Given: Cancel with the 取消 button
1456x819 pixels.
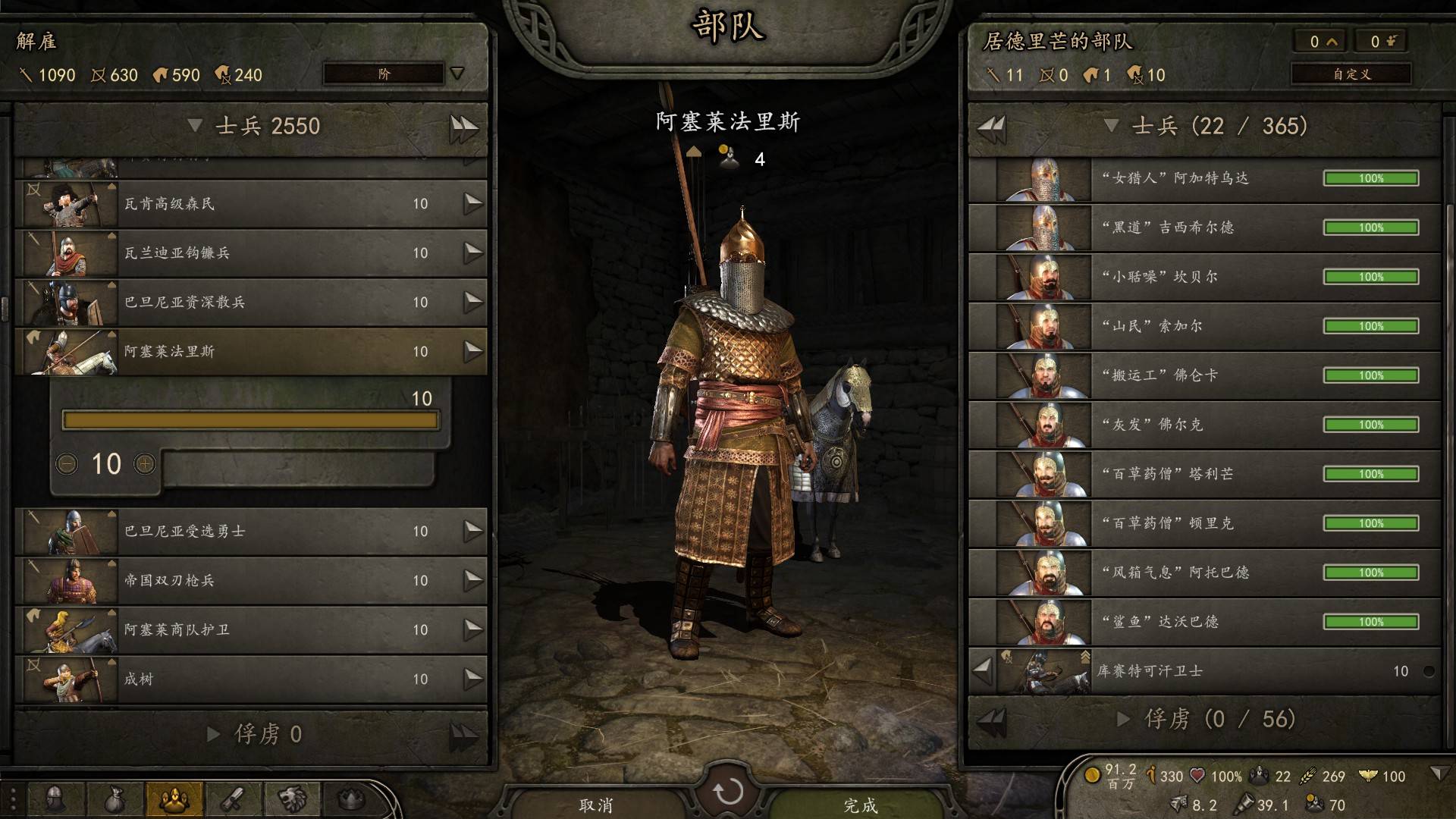Looking at the screenshot, I should coord(595,804).
